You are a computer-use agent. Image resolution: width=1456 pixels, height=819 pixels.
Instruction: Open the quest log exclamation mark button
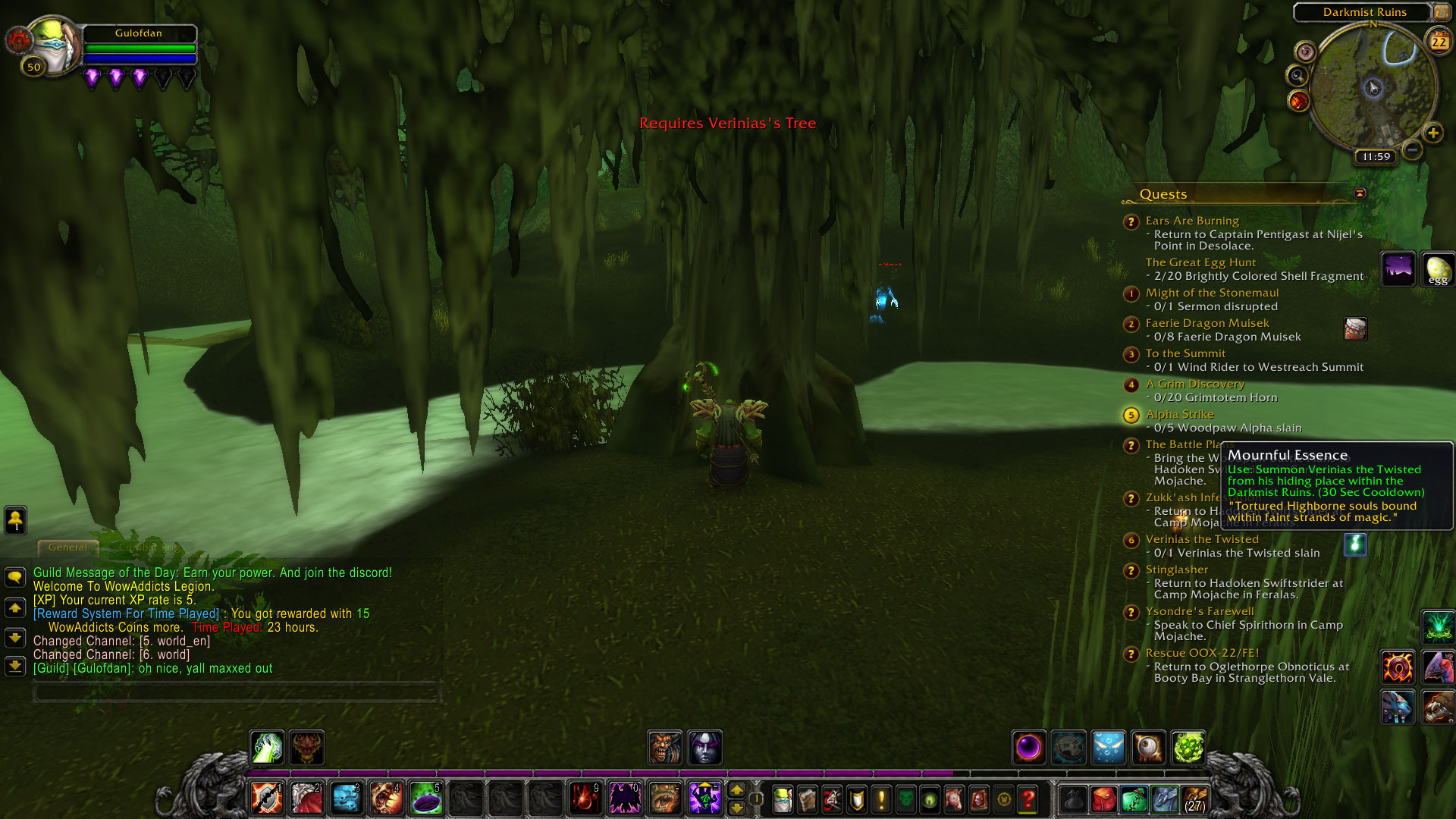(881, 799)
